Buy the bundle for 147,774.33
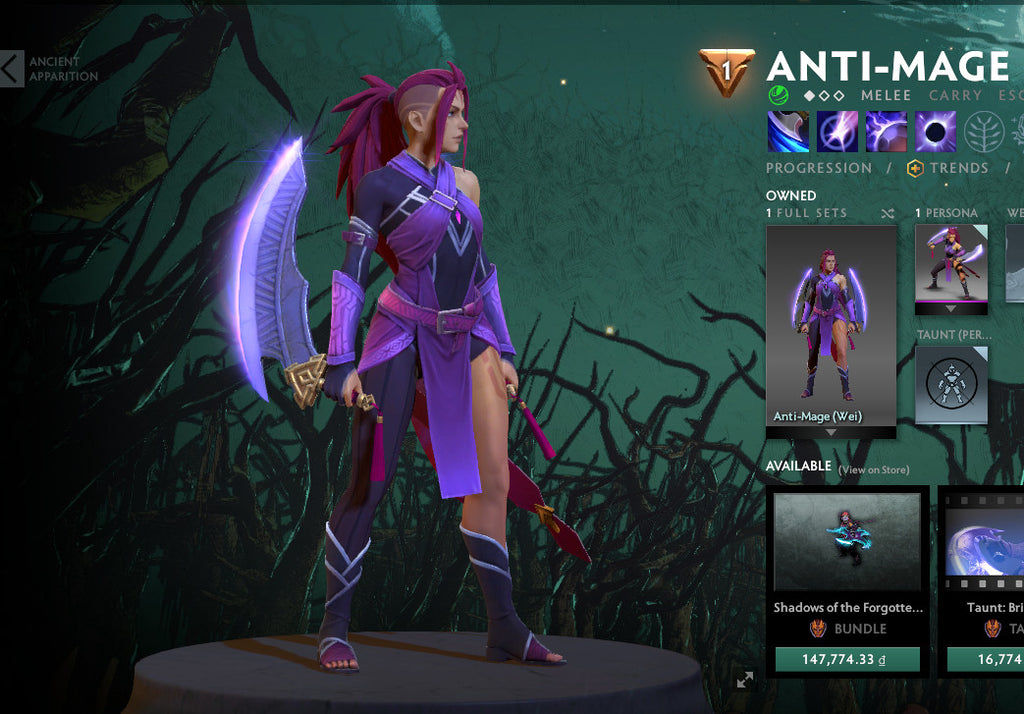The image size is (1024, 714). [x=847, y=660]
